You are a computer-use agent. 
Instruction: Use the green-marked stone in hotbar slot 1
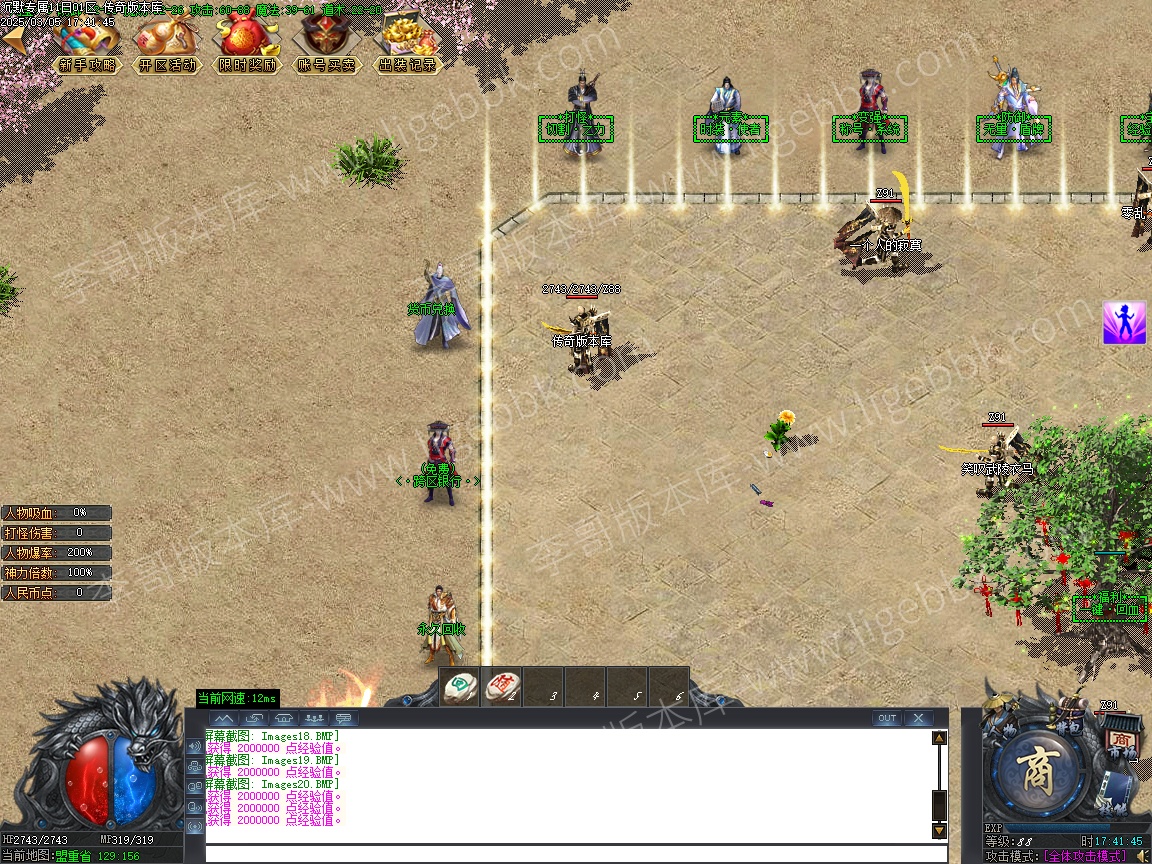pos(461,686)
